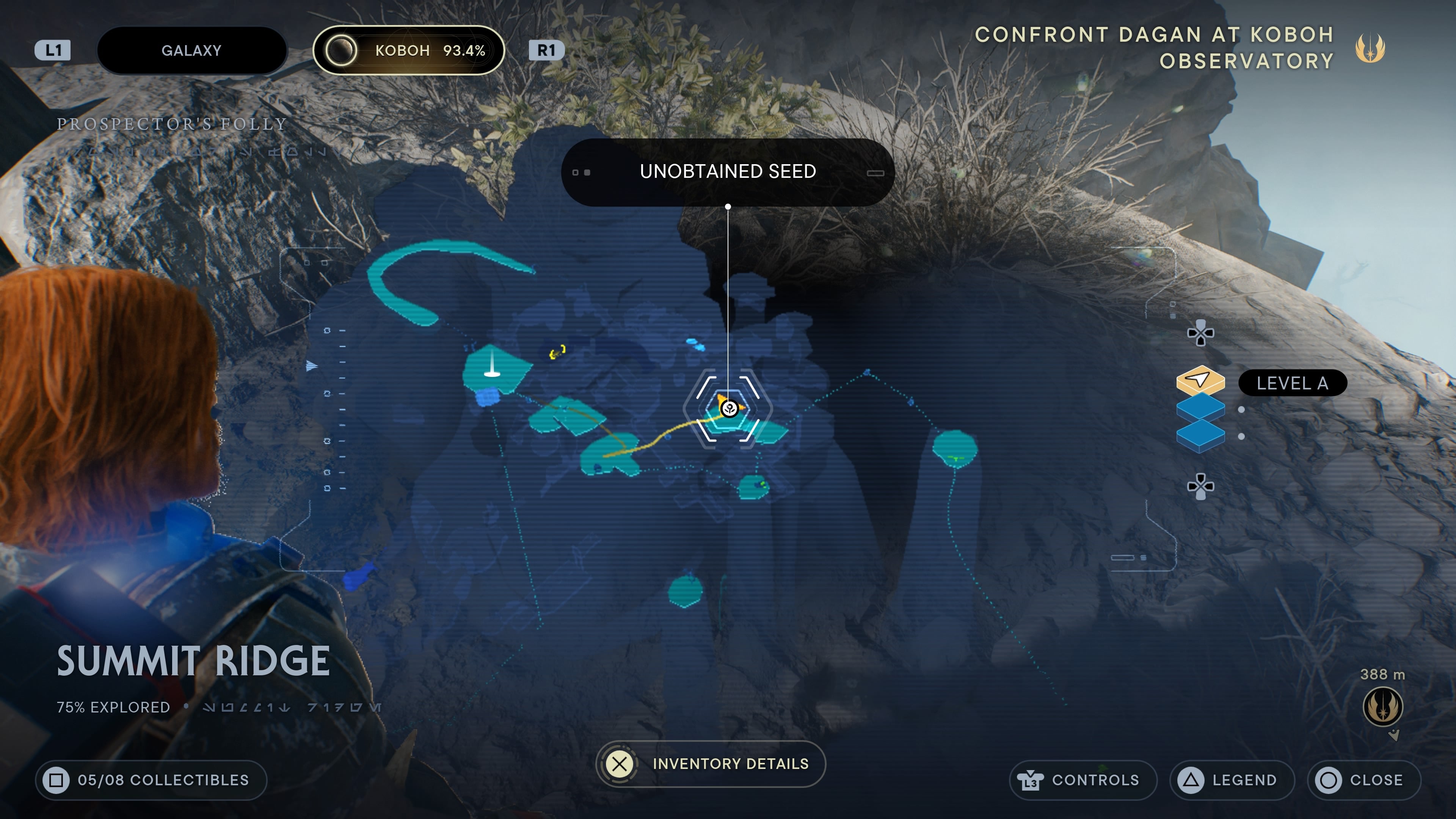
Task: Switch to the Galaxy map tab
Action: coord(191,50)
